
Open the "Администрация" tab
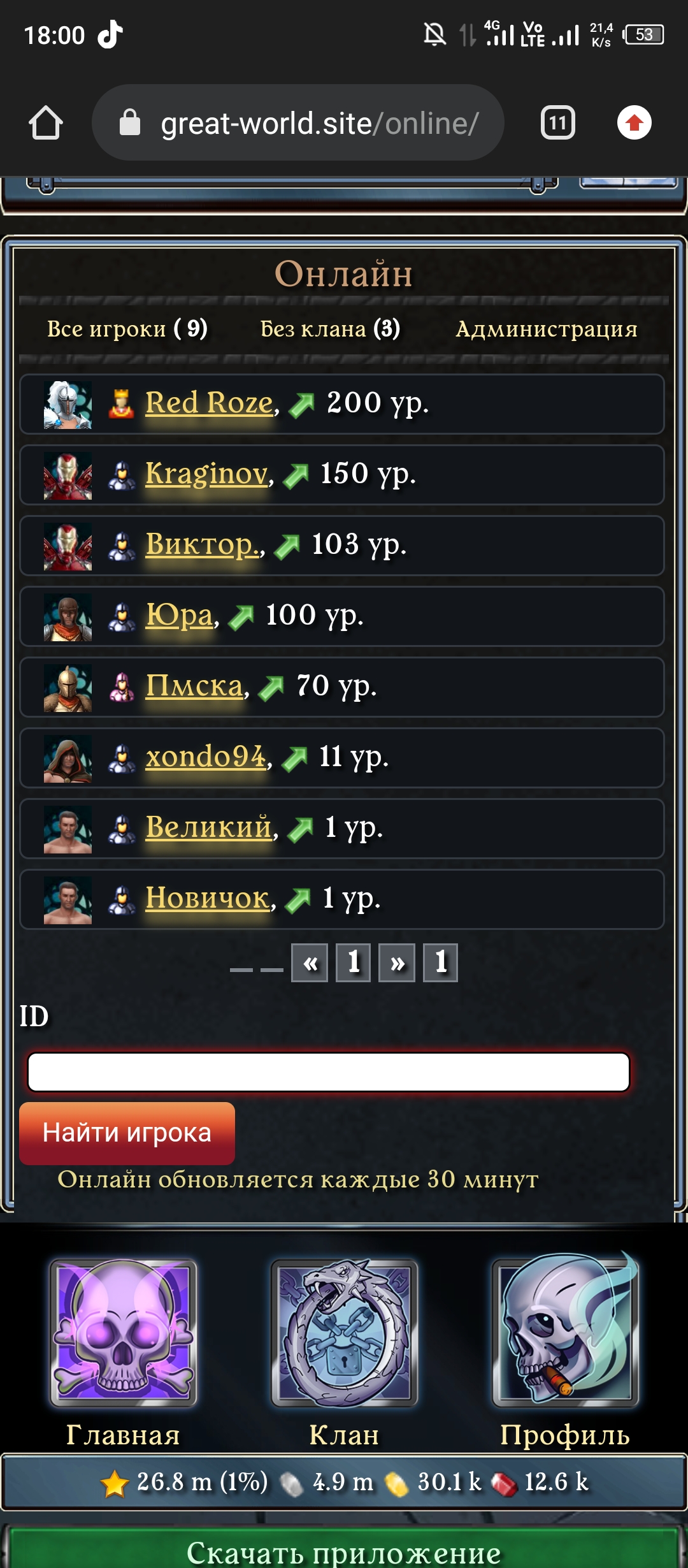[546, 329]
